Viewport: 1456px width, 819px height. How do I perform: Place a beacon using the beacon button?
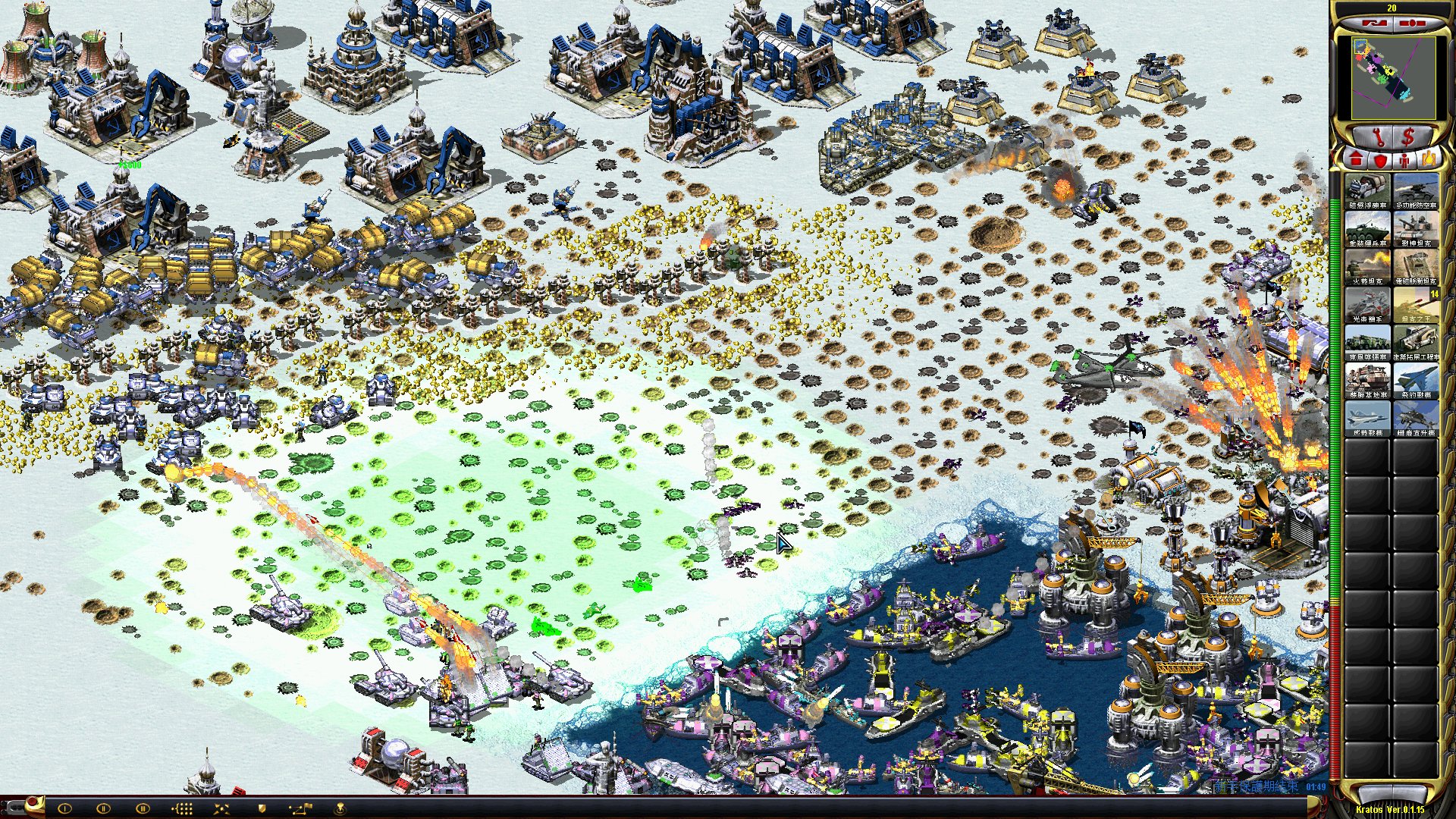[x=340, y=808]
